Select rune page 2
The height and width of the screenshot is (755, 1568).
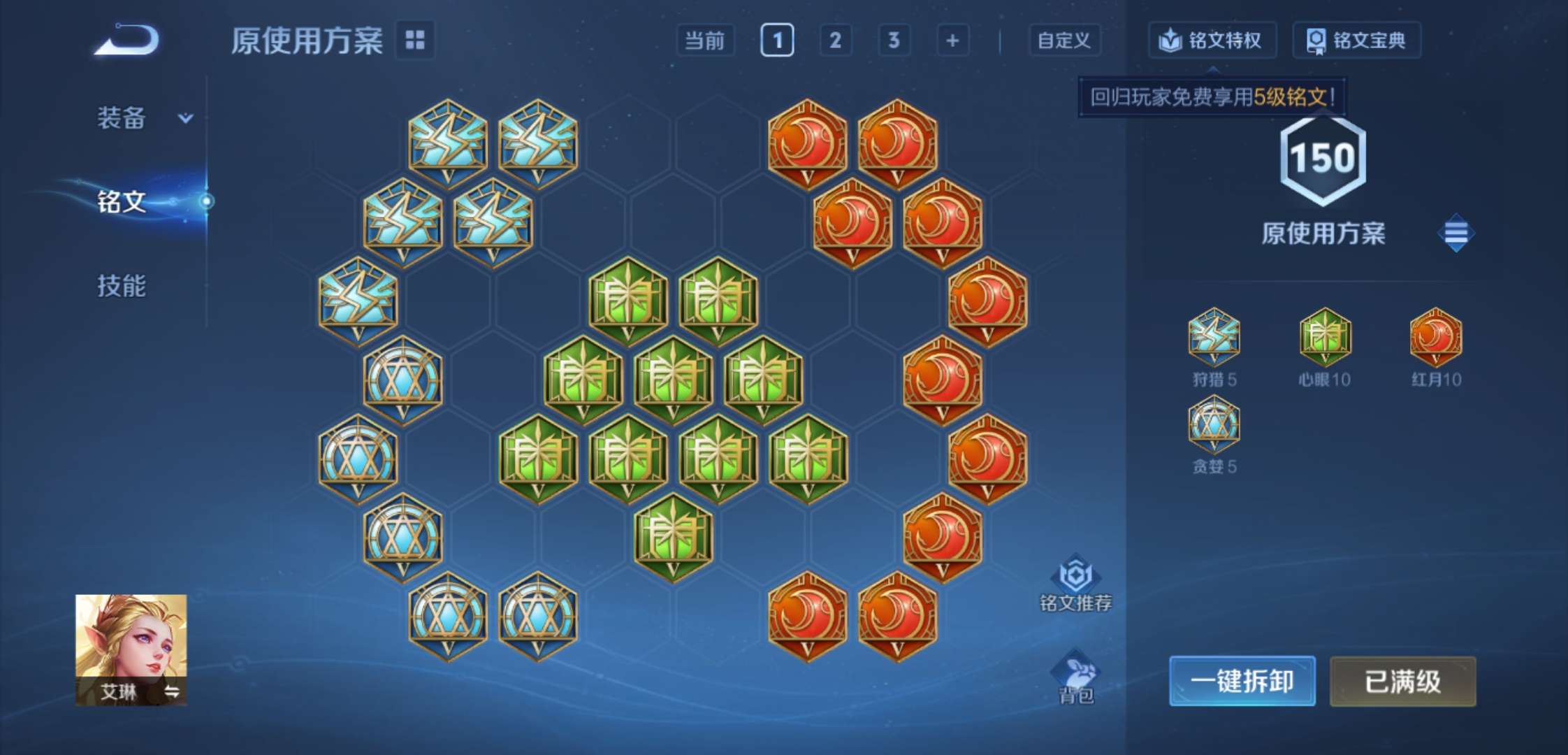(835, 41)
